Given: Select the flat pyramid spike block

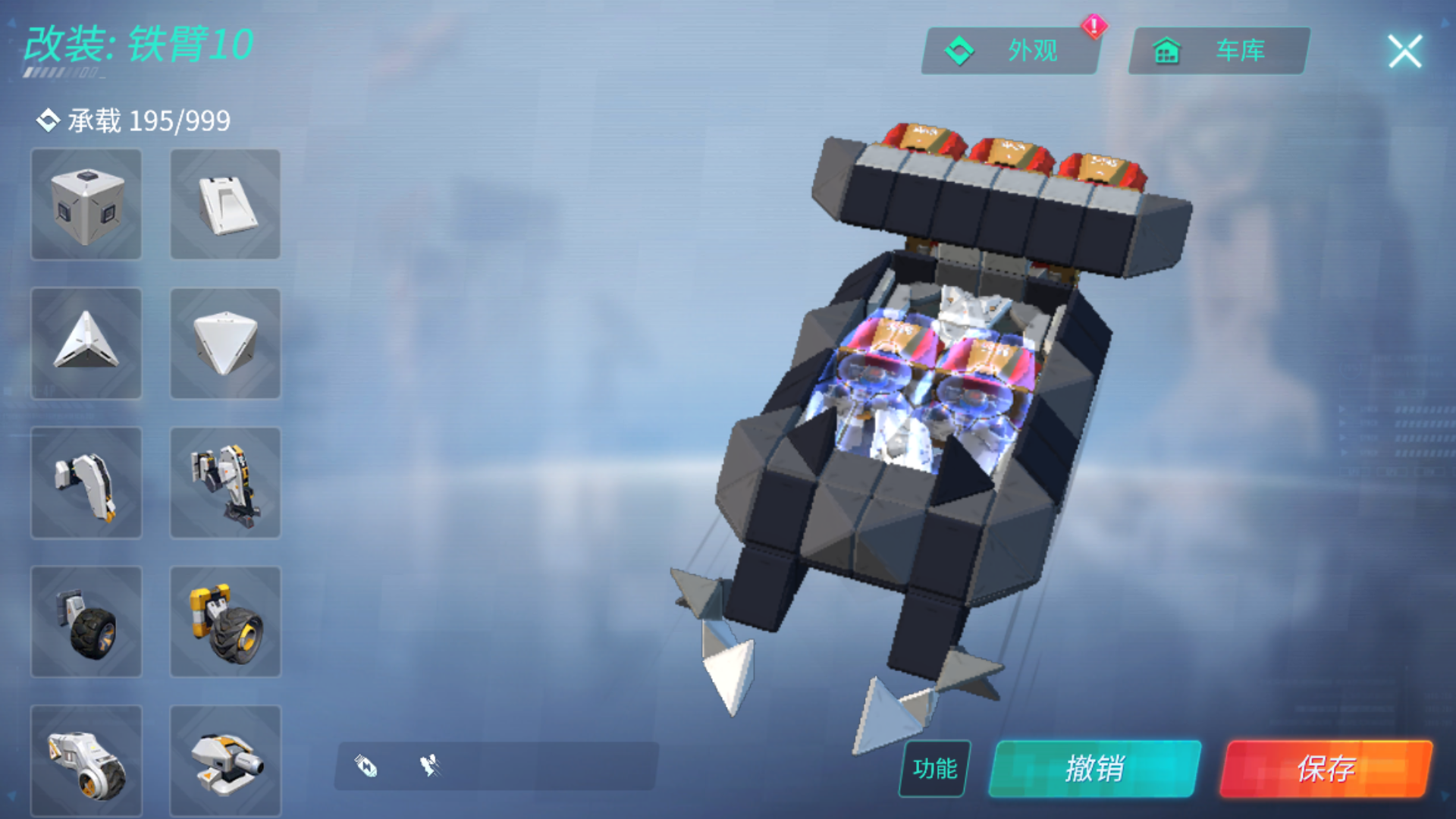Looking at the screenshot, I should 86,344.
